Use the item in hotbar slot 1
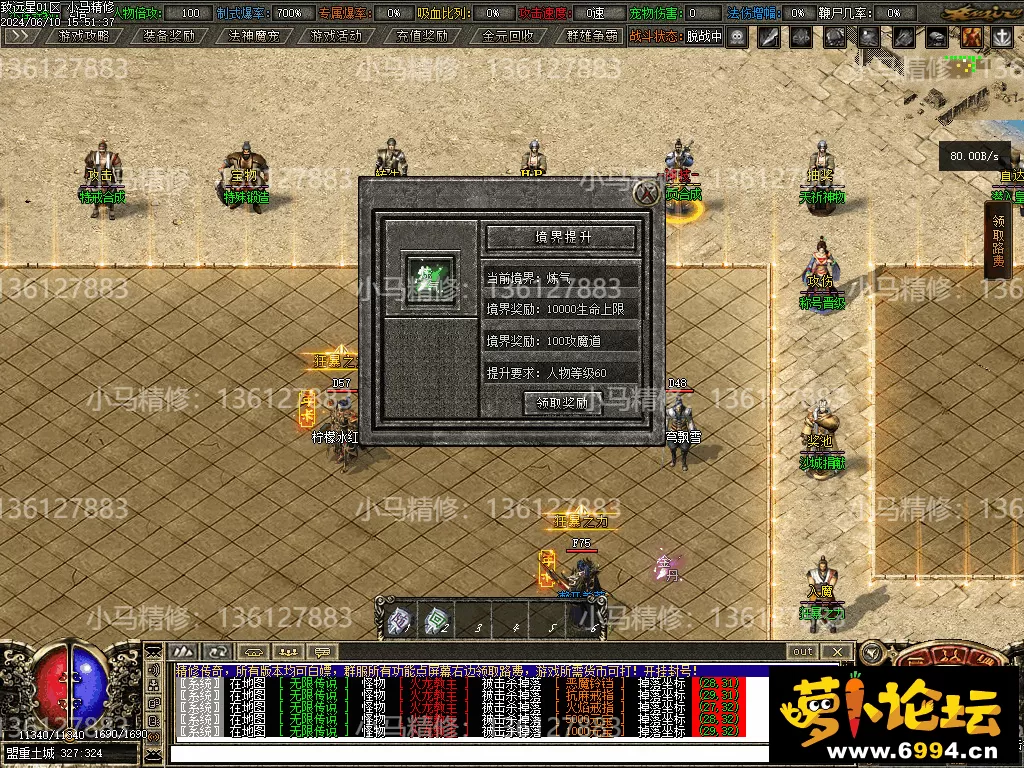The width and height of the screenshot is (1024, 768). tap(398, 622)
